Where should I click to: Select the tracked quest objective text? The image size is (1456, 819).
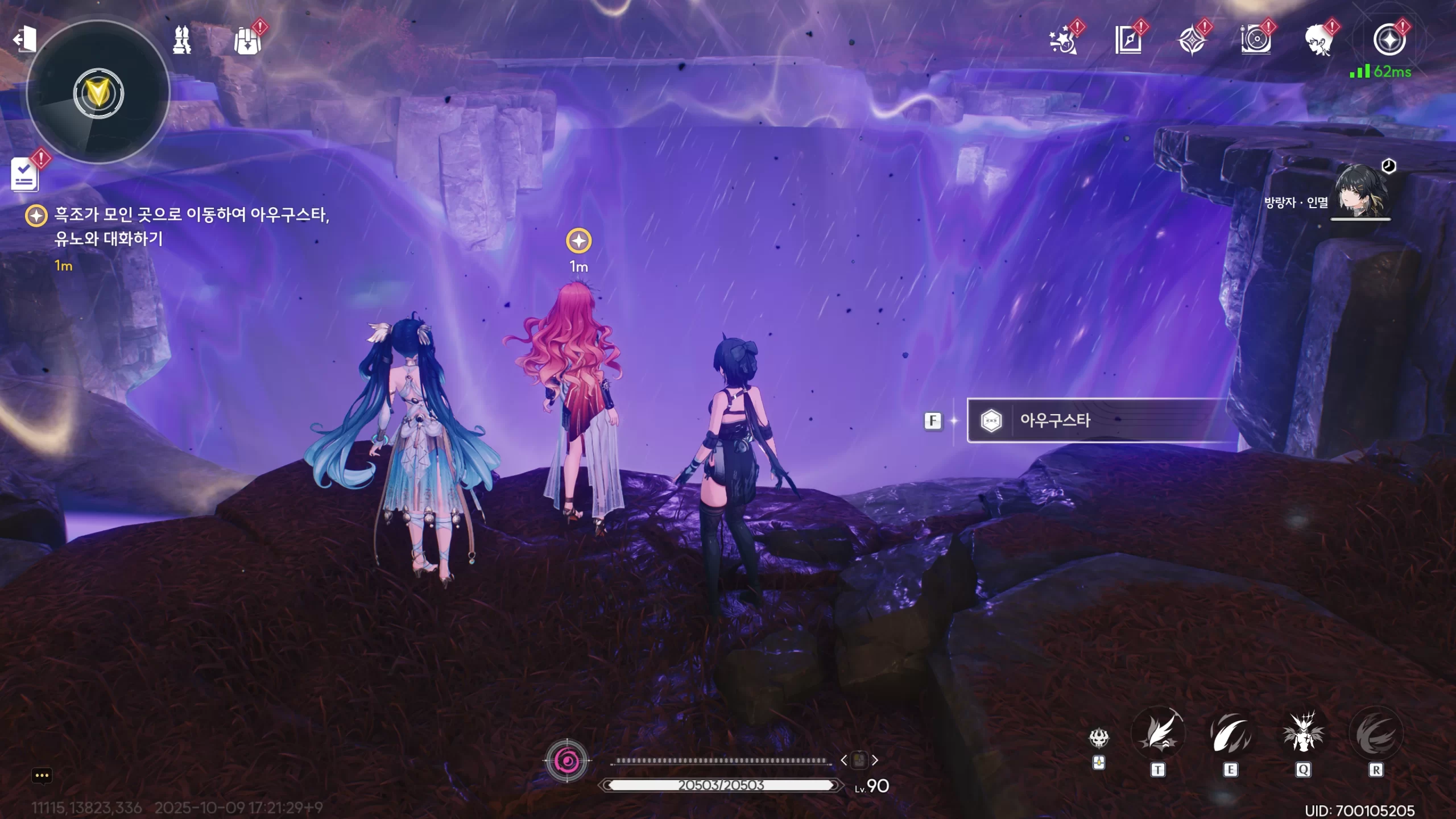pos(191,226)
